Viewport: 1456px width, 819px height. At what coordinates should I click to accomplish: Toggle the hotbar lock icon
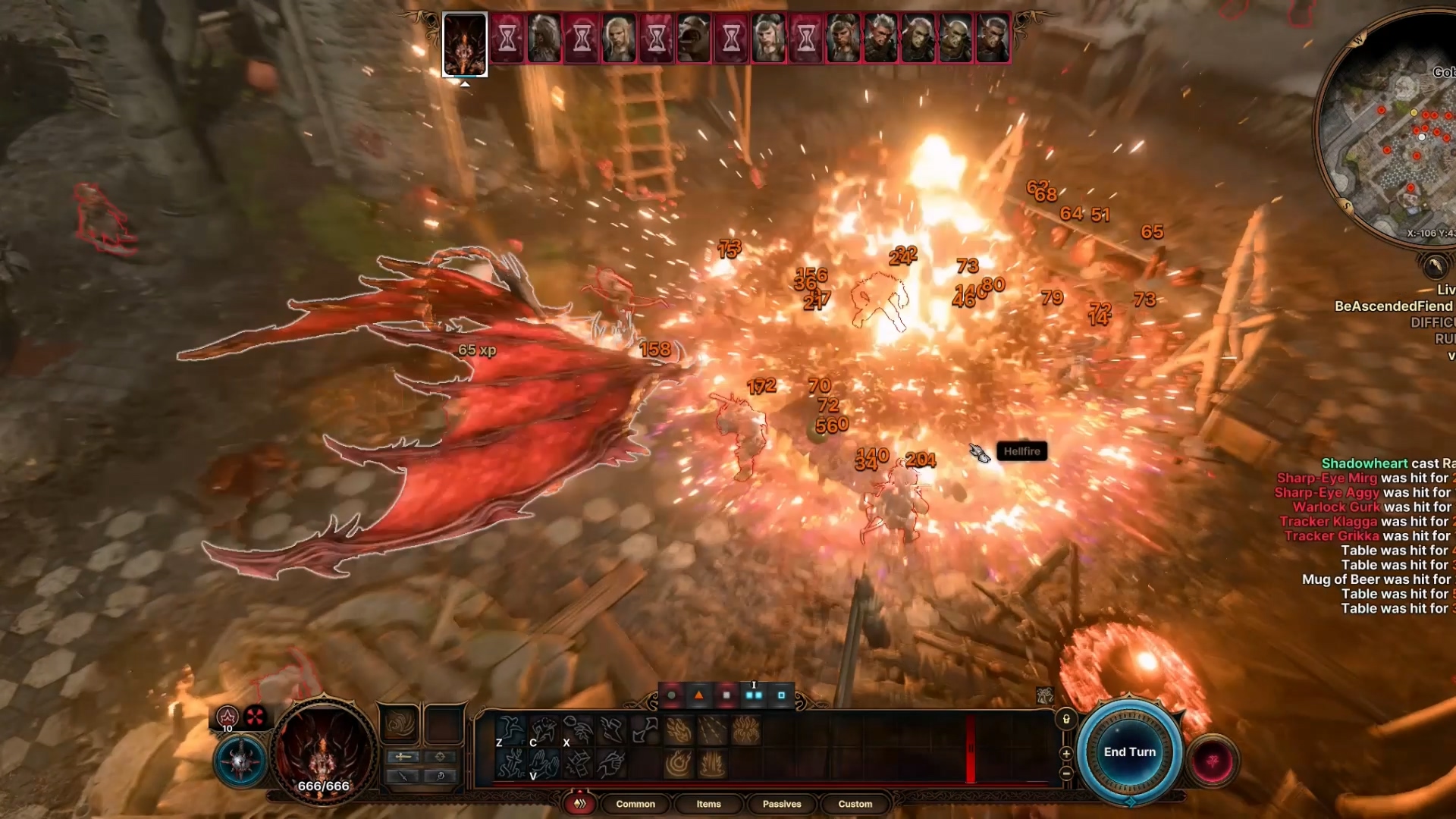pyautogui.click(x=1066, y=719)
